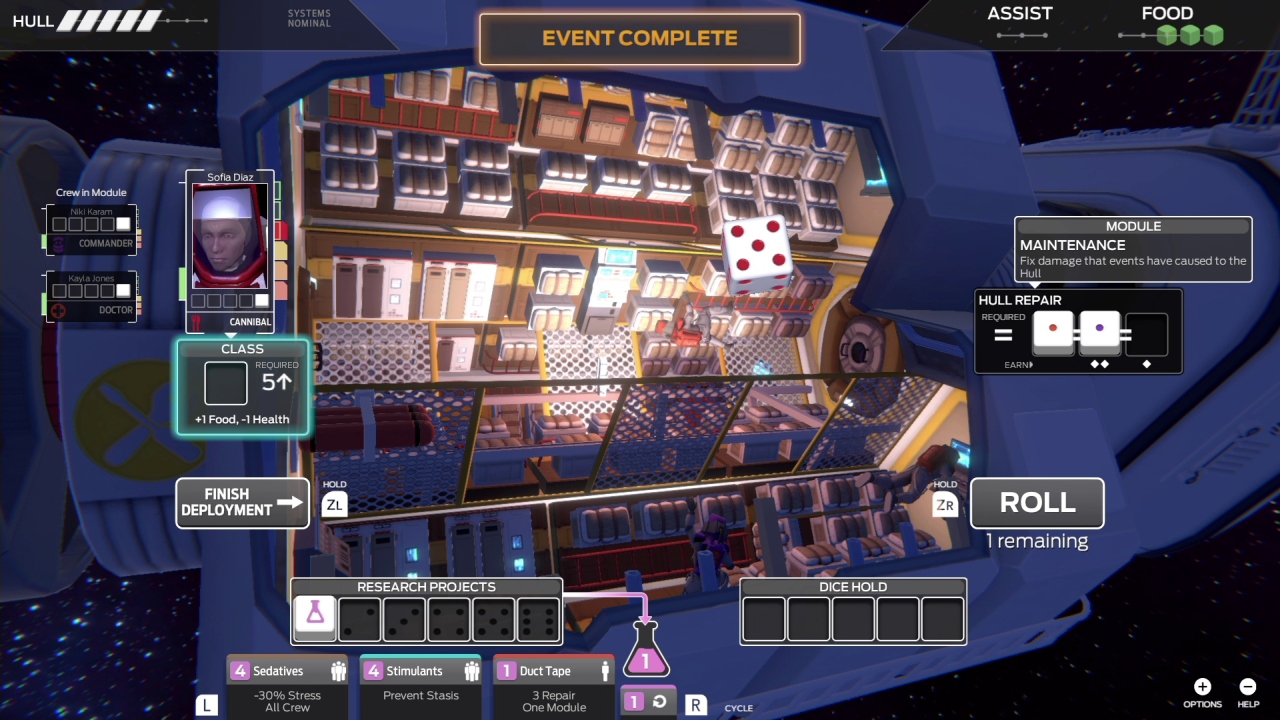Click the first empty Dice Hold slot
1280x720 pixels.
pos(763,620)
